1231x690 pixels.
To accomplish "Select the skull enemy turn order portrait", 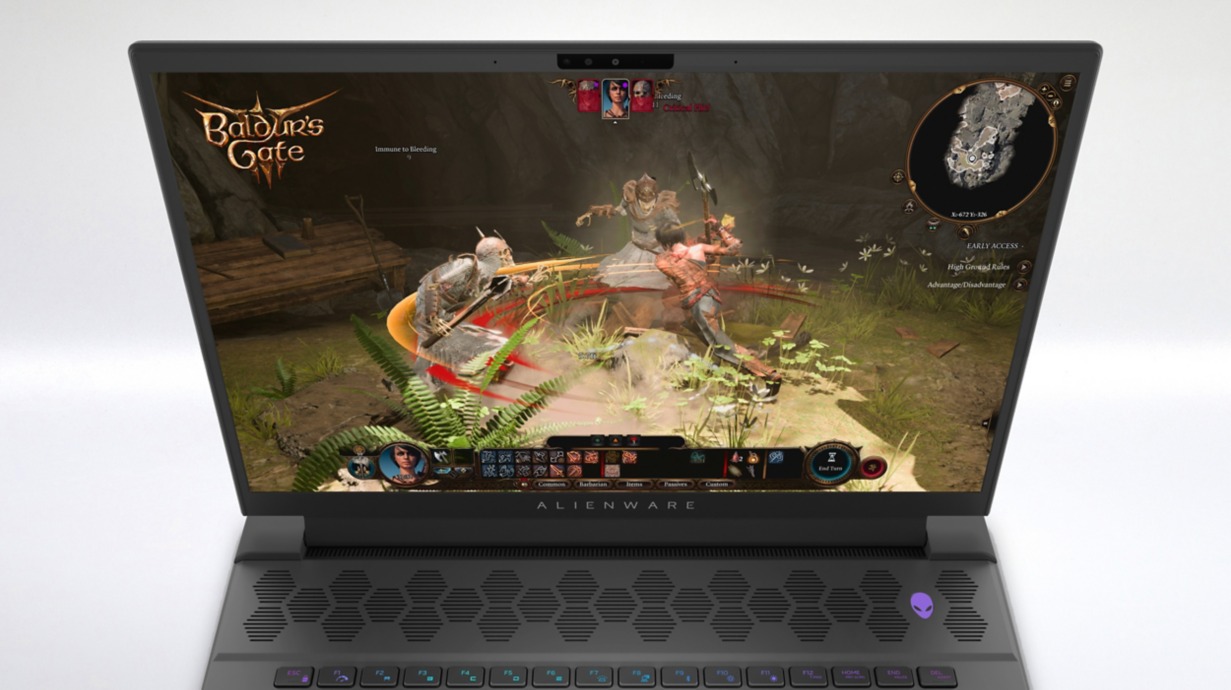I will pyautogui.click(x=641, y=95).
